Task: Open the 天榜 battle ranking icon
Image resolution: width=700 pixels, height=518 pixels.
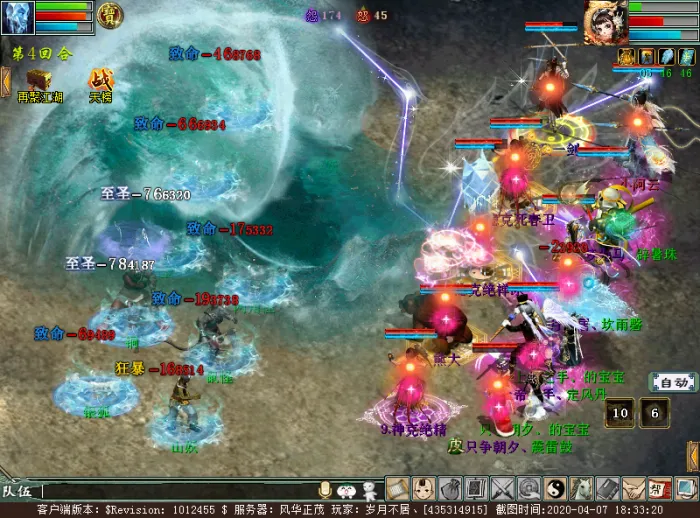Action: point(101,79)
